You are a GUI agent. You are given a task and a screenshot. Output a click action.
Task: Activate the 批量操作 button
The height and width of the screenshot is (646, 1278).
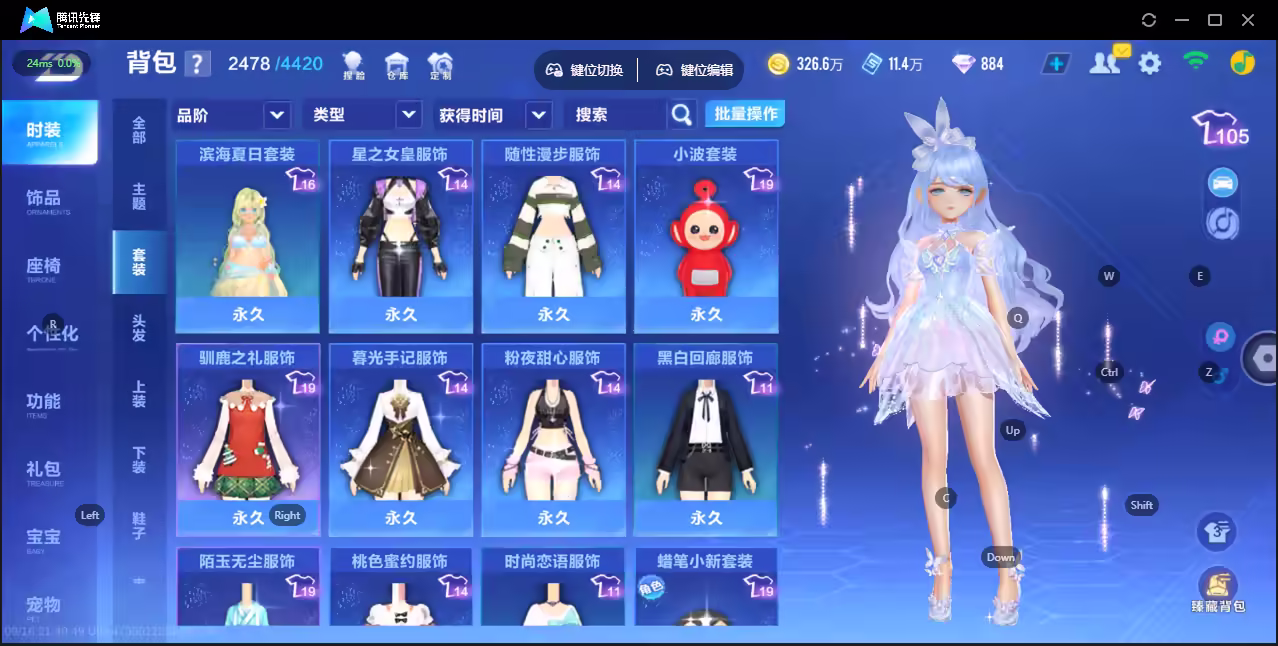745,114
